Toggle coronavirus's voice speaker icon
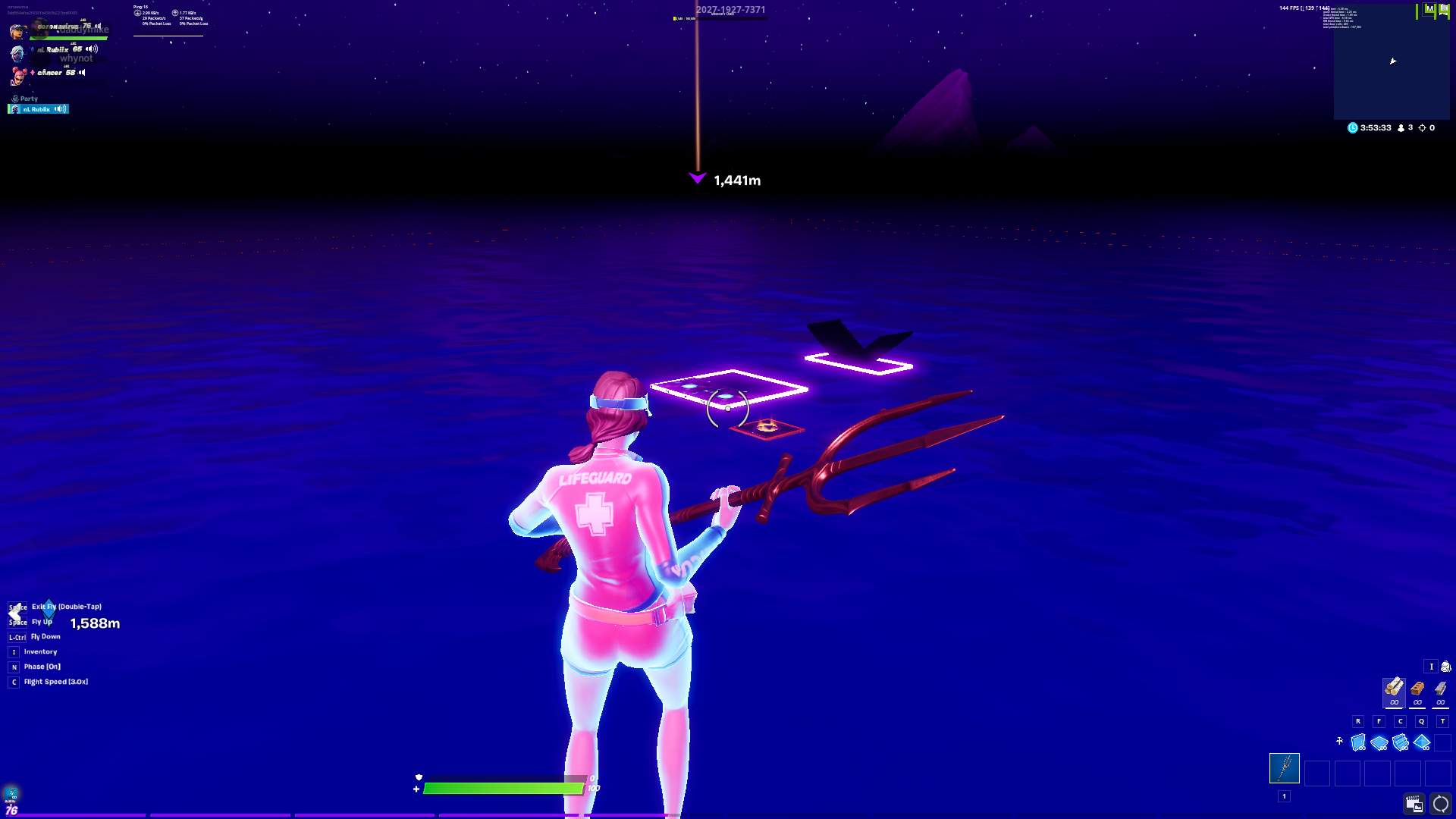The image size is (1456, 819). 98,26
